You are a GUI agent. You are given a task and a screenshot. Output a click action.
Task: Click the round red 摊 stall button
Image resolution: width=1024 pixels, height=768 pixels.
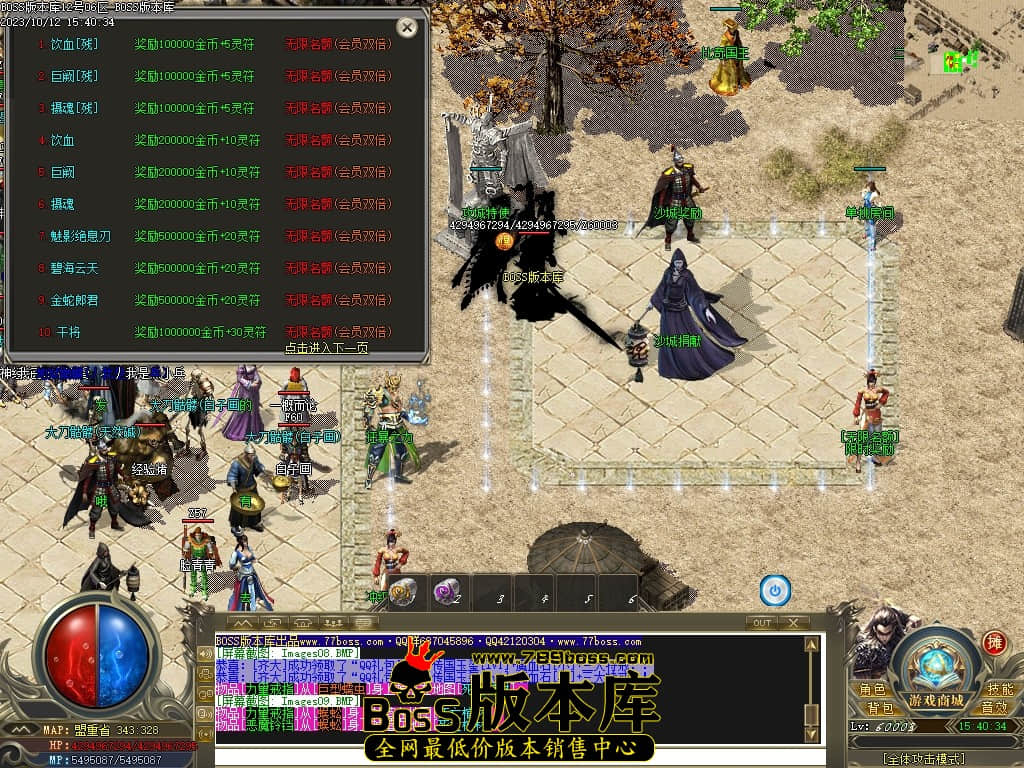coord(994,641)
